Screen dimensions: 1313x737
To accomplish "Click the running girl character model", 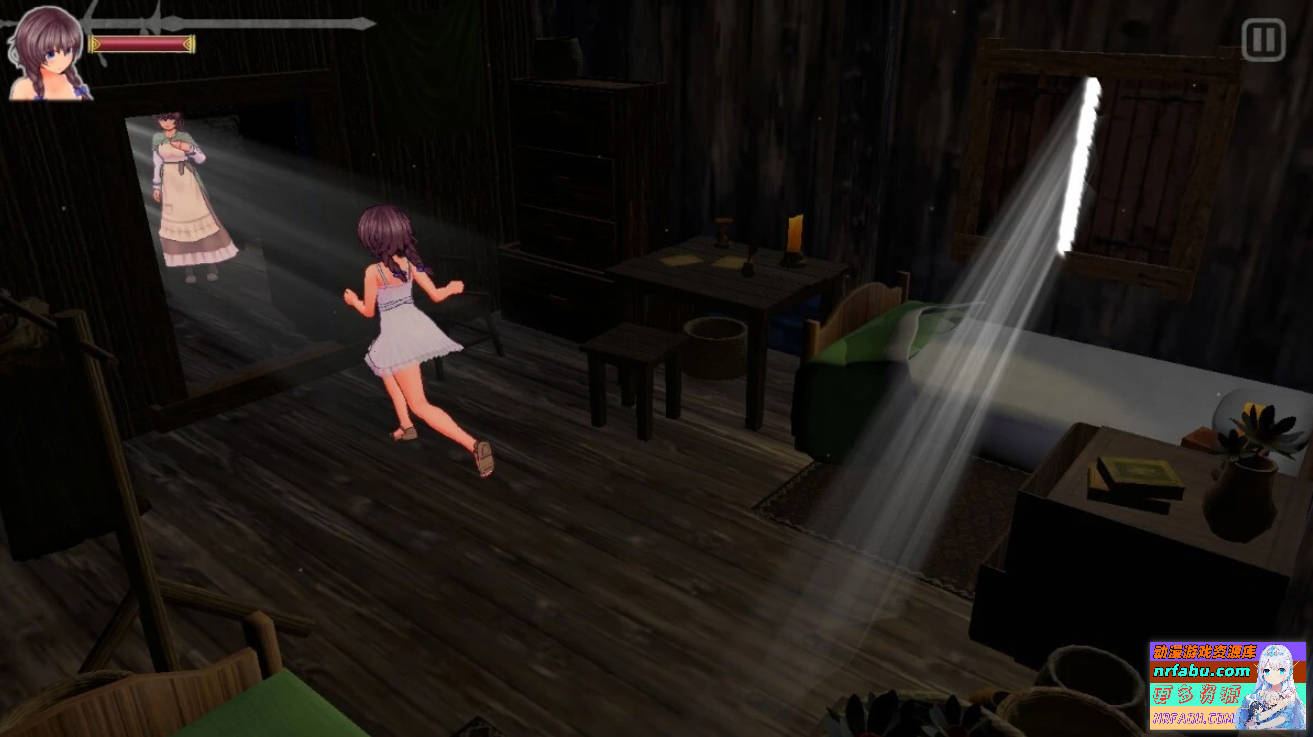I will (405, 320).
